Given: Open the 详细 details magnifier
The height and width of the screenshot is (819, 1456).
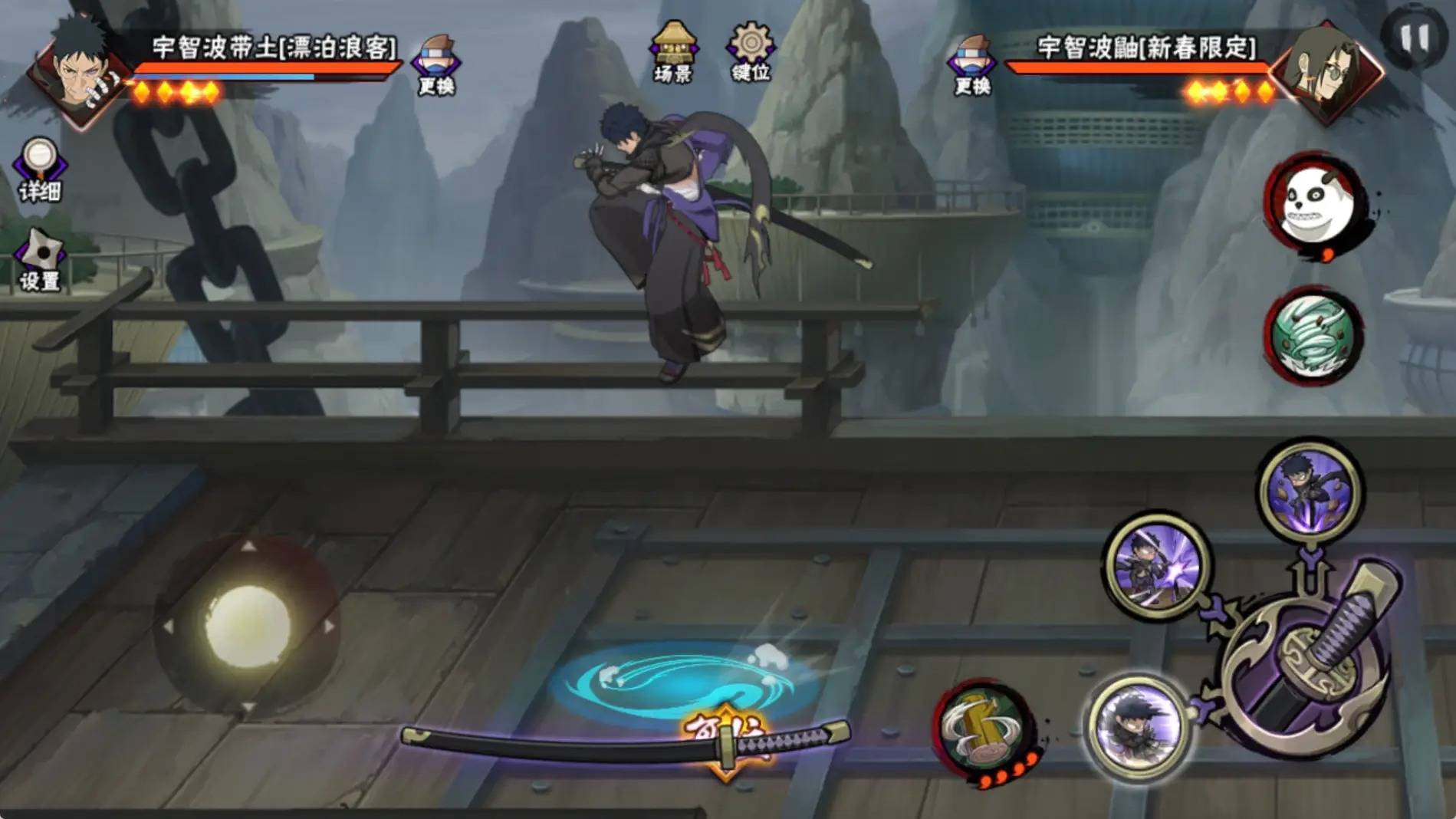Looking at the screenshot, I should [39, 169].
